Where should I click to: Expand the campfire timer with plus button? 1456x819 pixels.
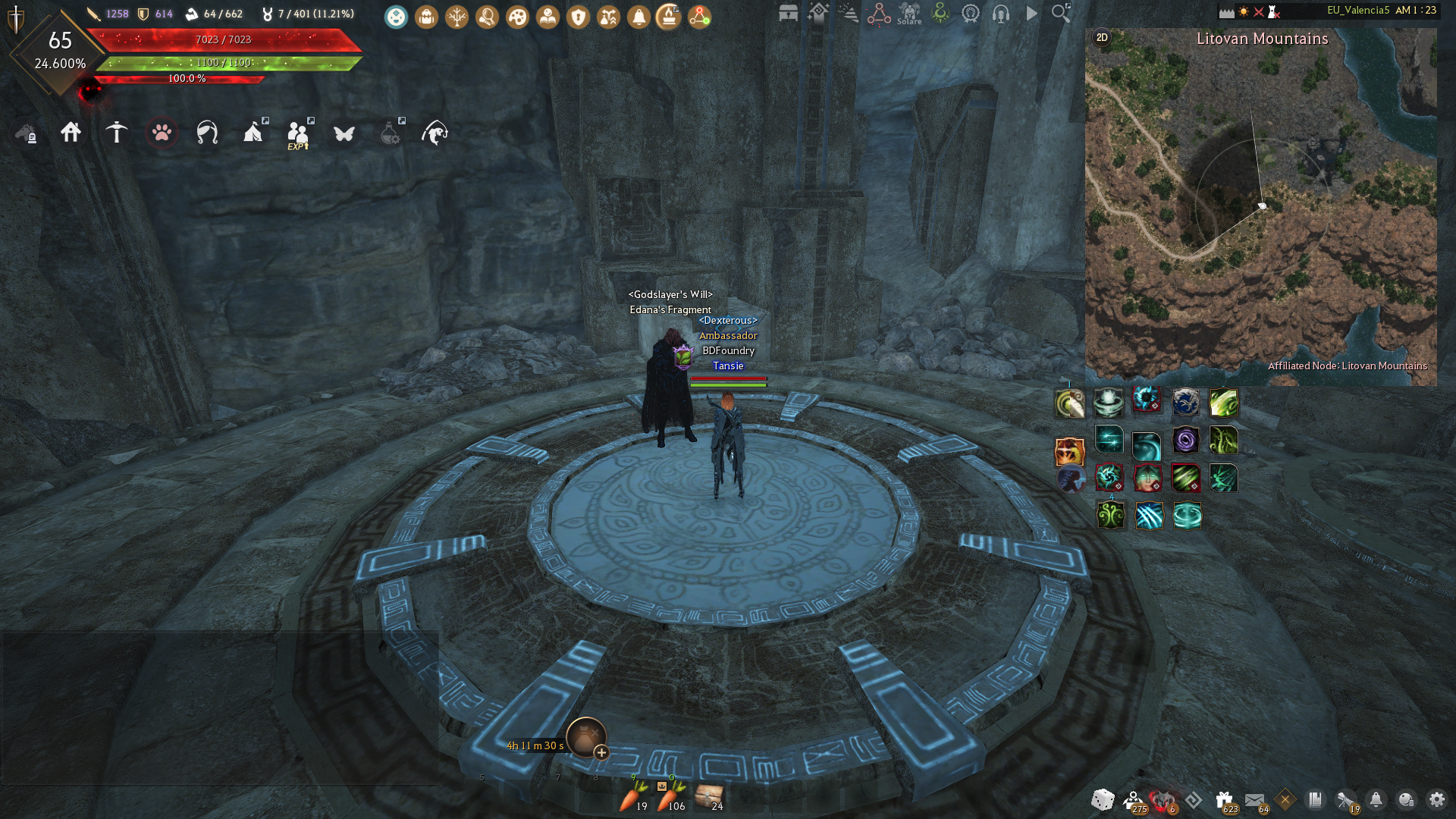pos(601,753)
